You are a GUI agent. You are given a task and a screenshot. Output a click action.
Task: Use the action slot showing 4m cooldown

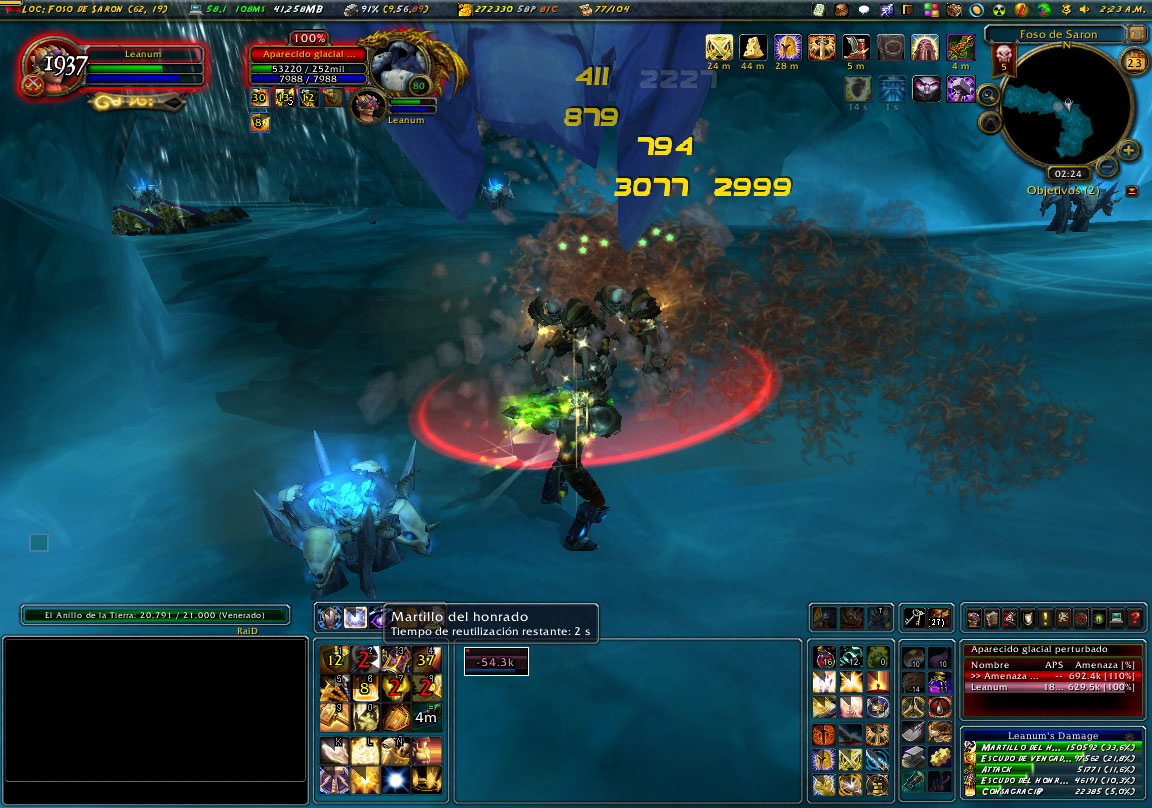tap(426, 716)
